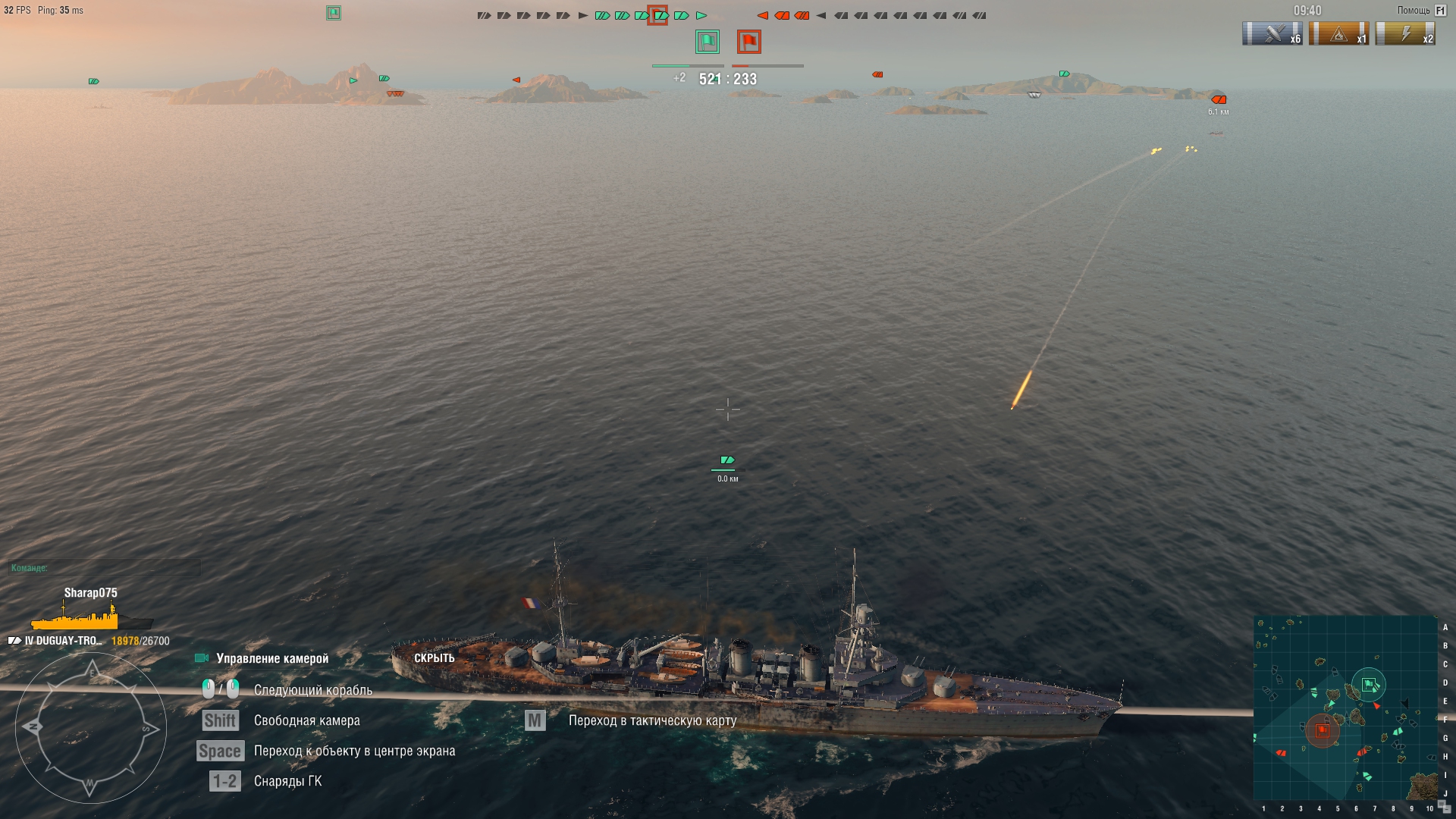
Task: Click the camera control icon next to Управление камерой
Action: click(x=201, y=658)
